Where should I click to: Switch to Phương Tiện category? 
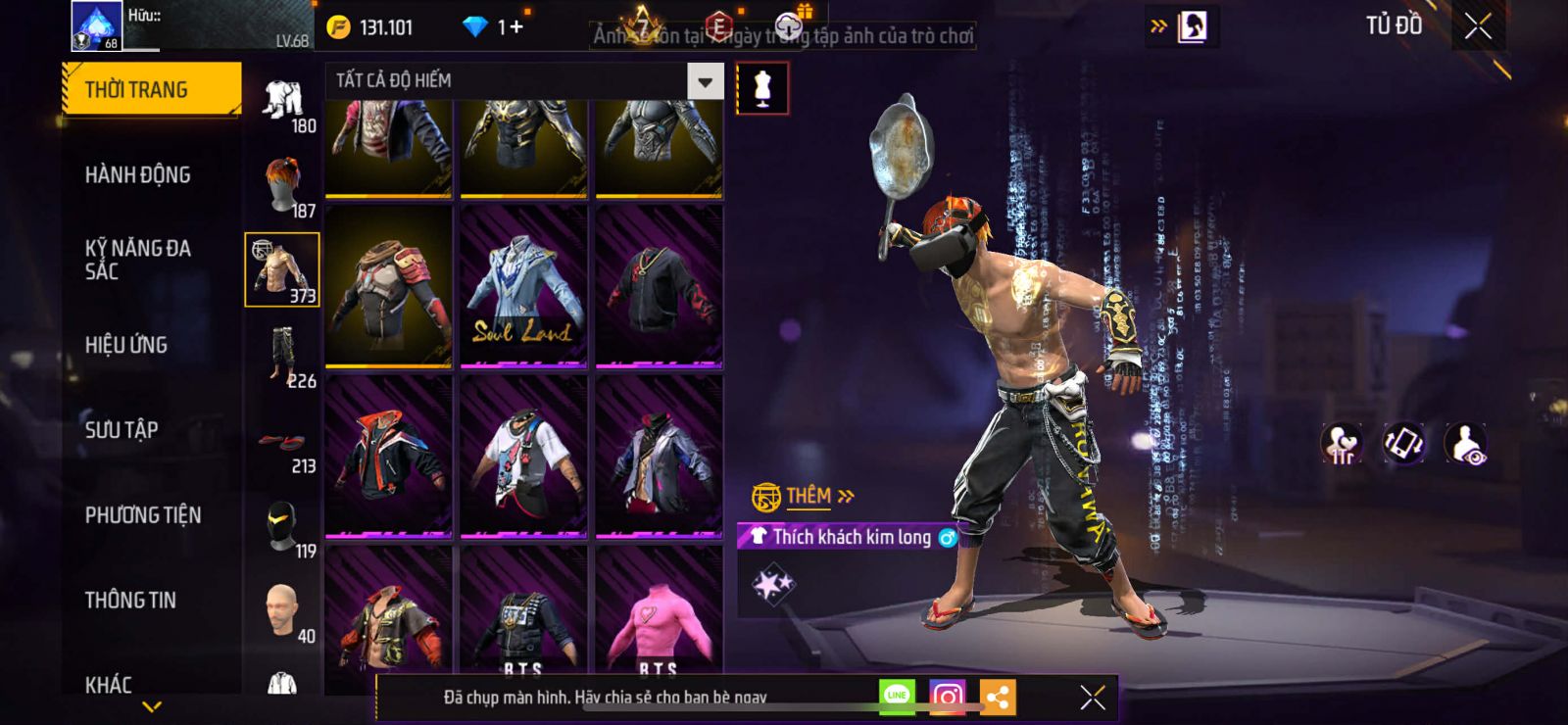(x=142, y=515)
